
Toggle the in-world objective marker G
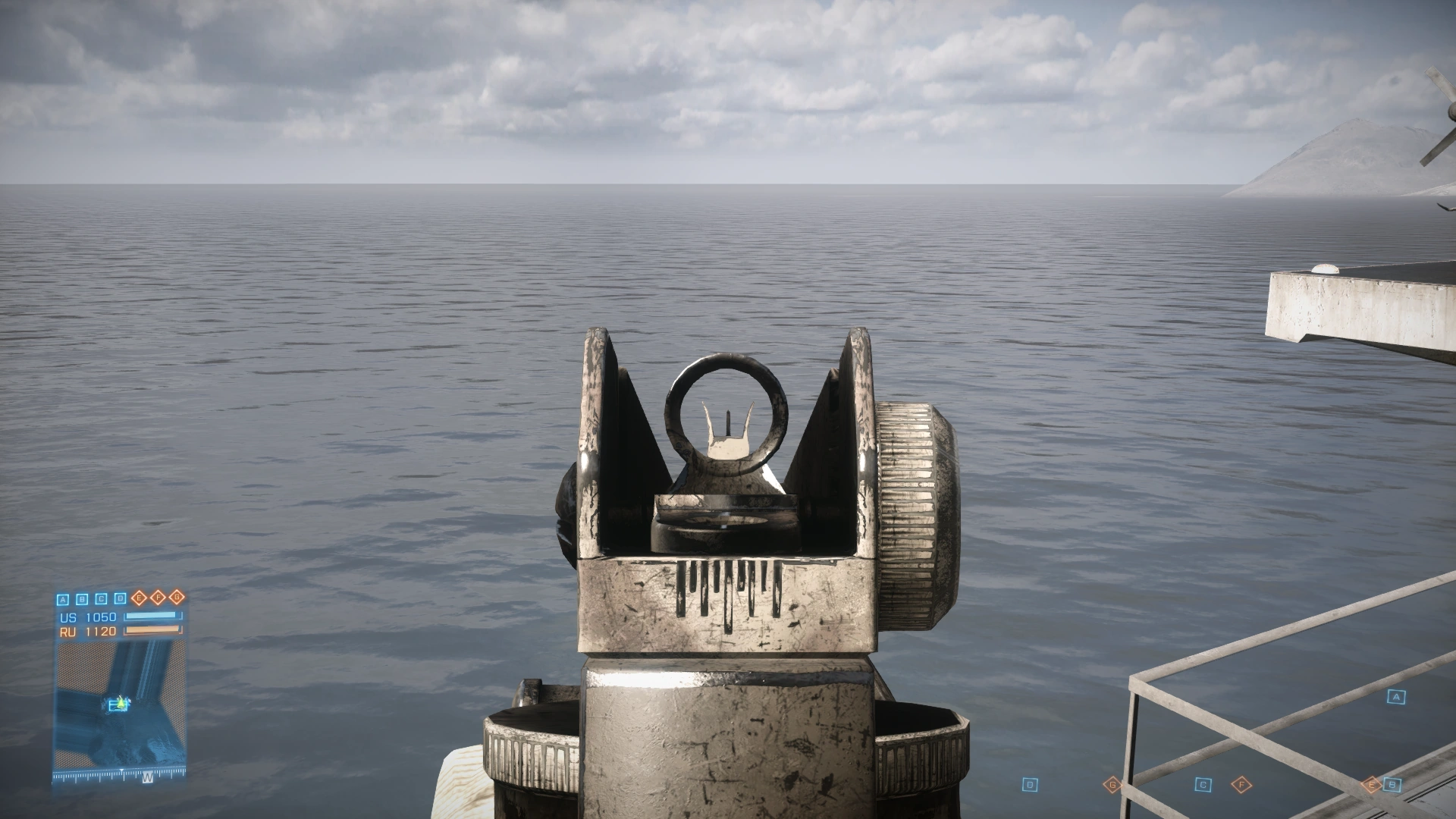[1112, 783]
